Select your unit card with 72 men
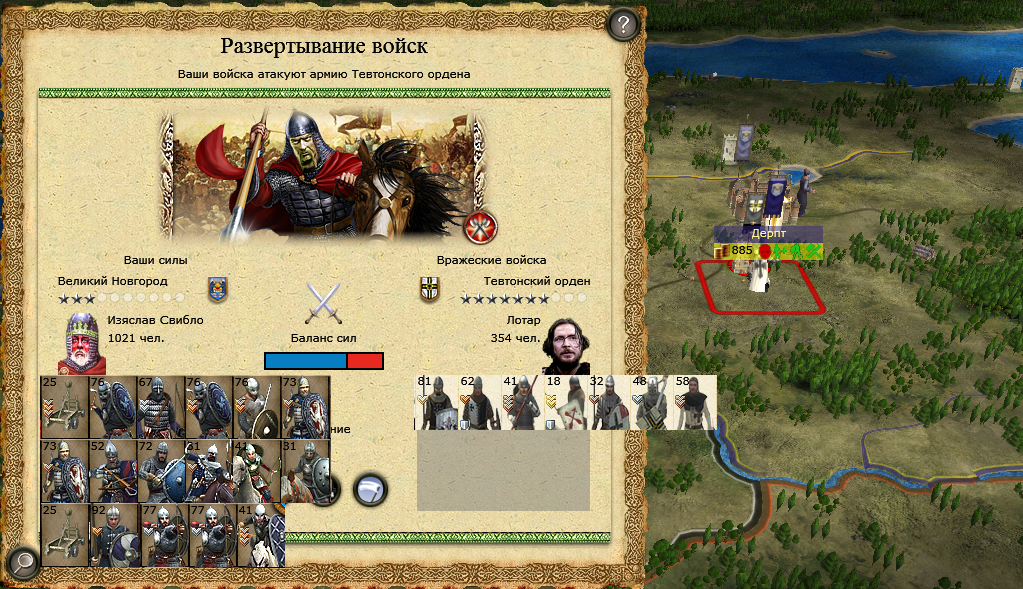This screenshot has height=589, width=1023. (x=161, y=471)
